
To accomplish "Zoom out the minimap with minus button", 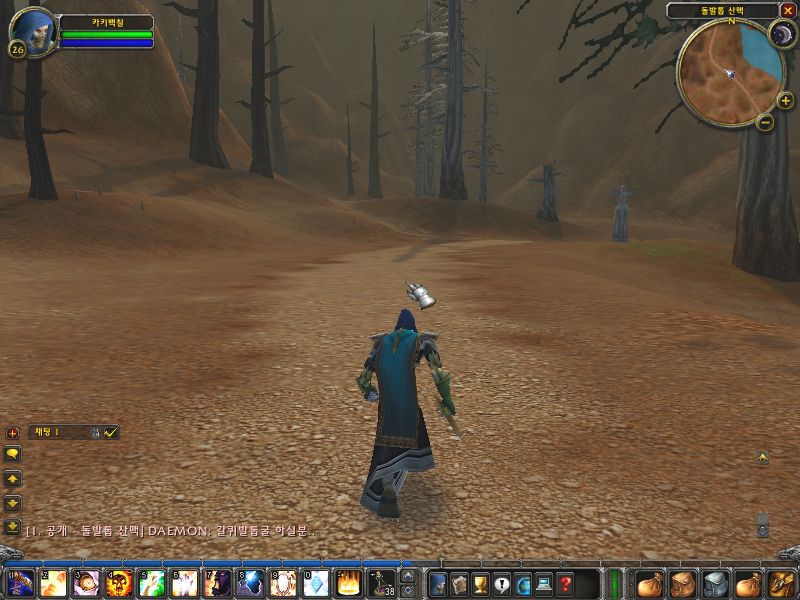I will point(764,122).
